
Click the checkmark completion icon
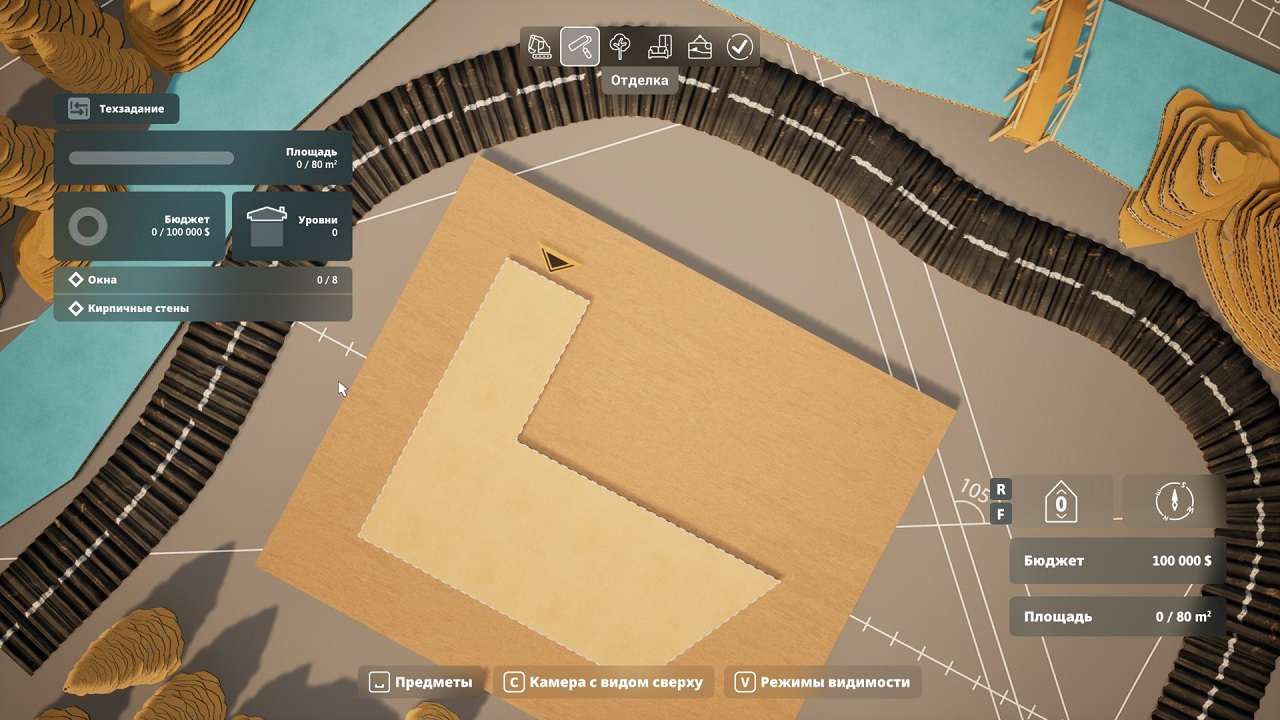tap(739, 46)
